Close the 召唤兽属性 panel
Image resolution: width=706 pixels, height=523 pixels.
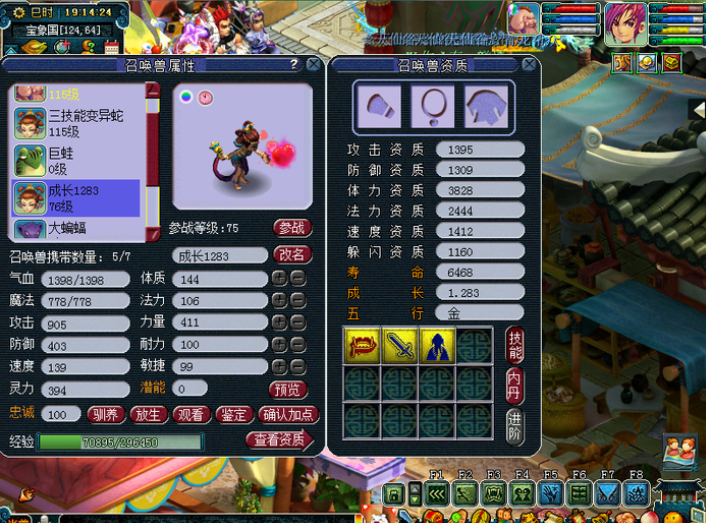(313, 65)
